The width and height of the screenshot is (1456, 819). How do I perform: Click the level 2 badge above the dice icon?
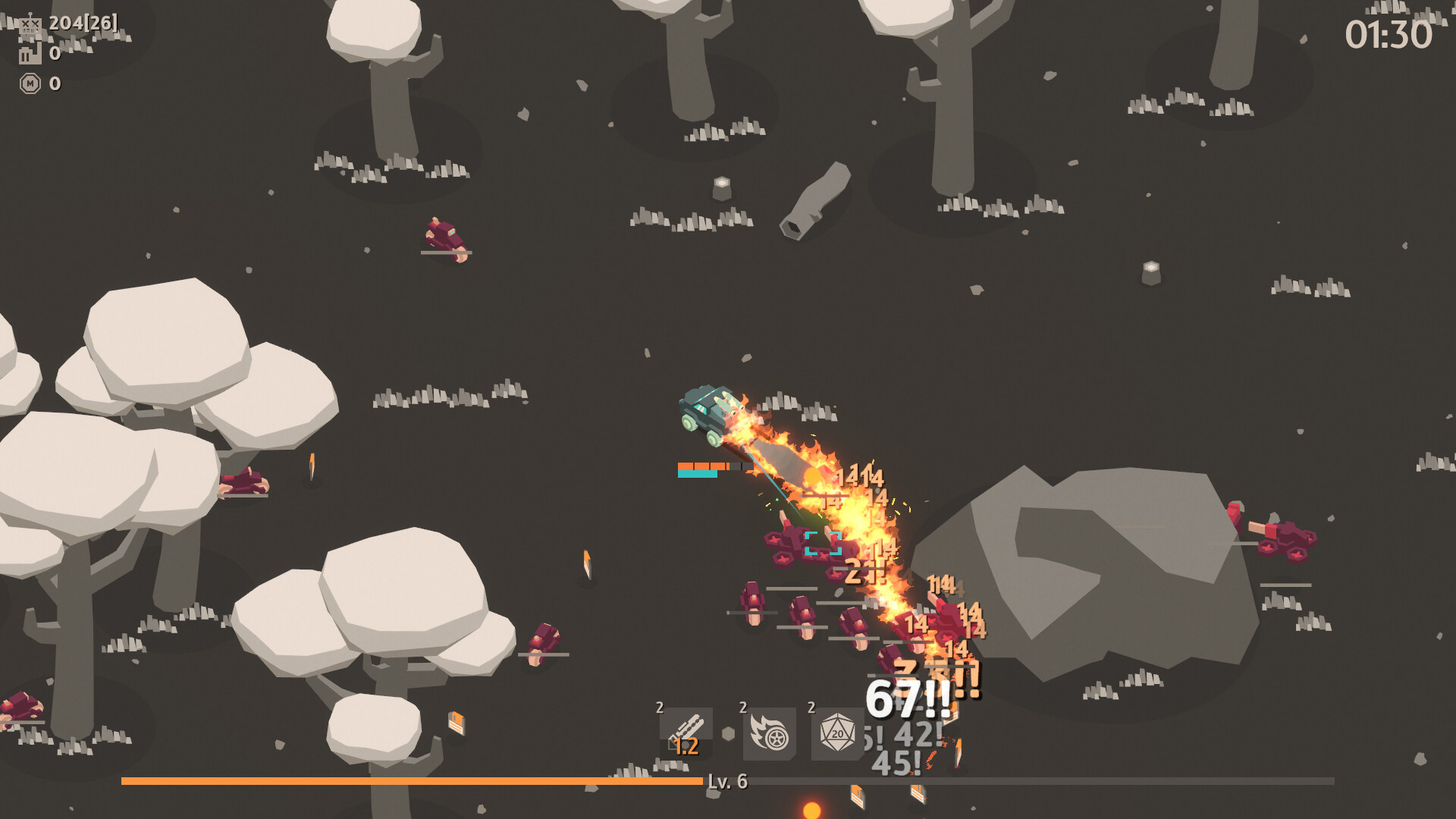pyautogui.click(x=811, y=708)
